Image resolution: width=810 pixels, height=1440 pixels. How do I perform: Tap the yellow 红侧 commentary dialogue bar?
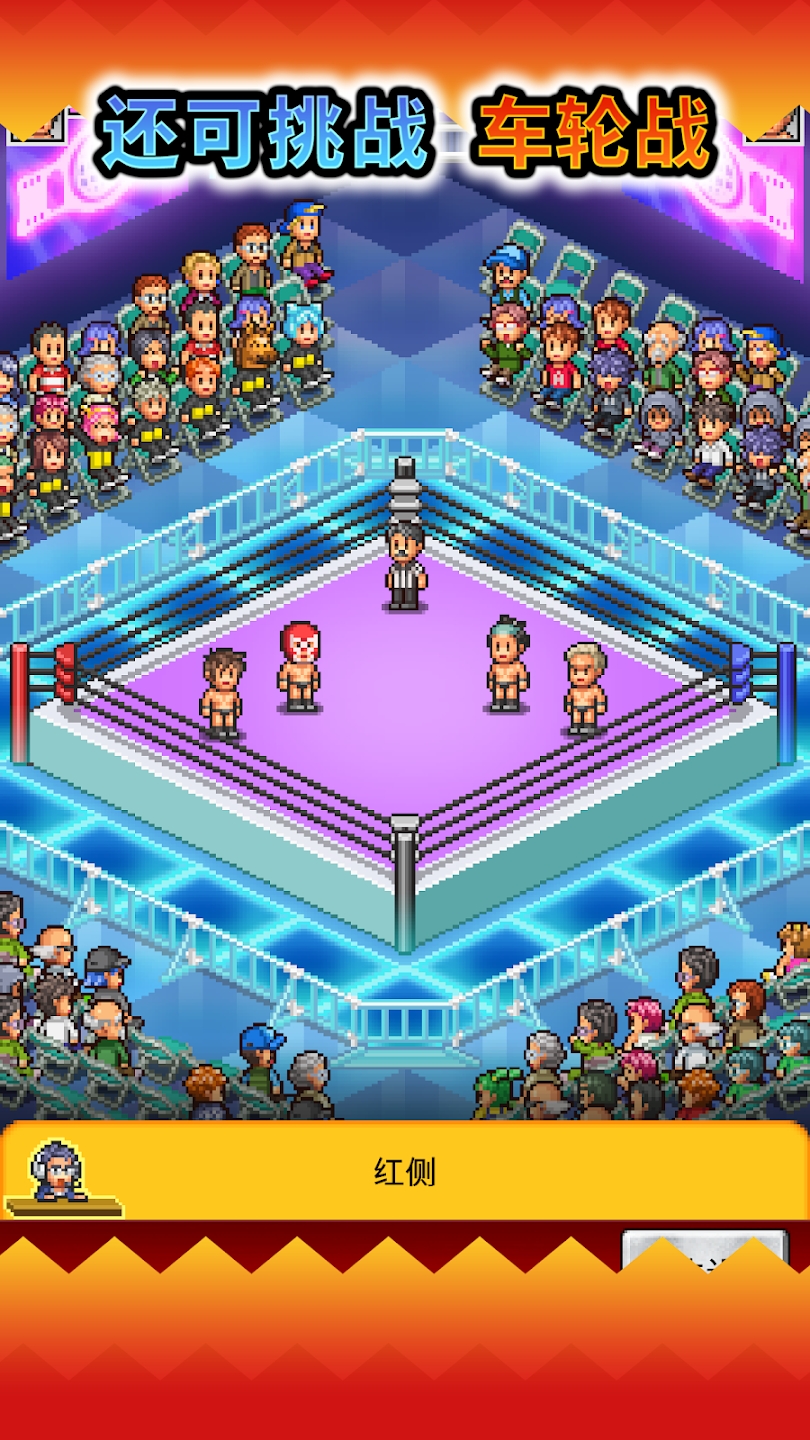(405, 1172)
